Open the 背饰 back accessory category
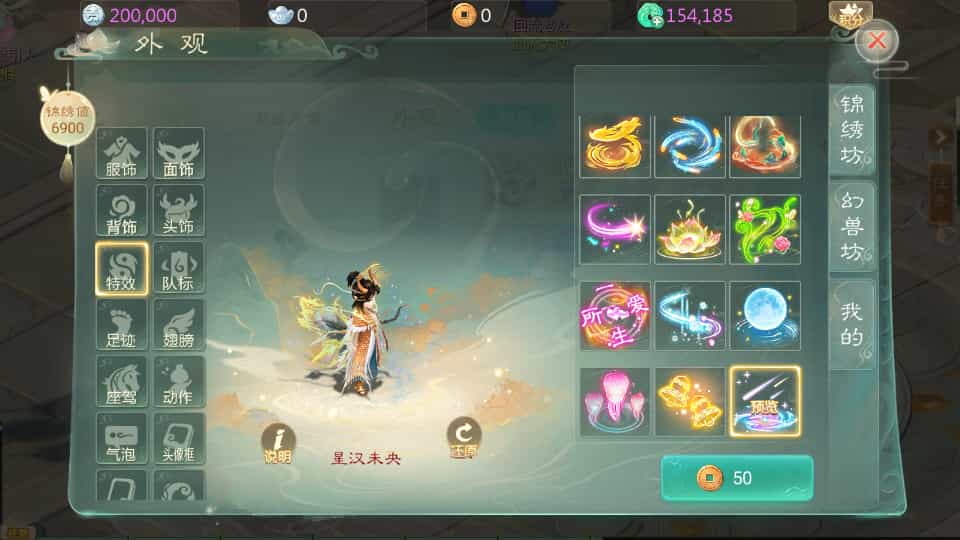 point(121,211)
